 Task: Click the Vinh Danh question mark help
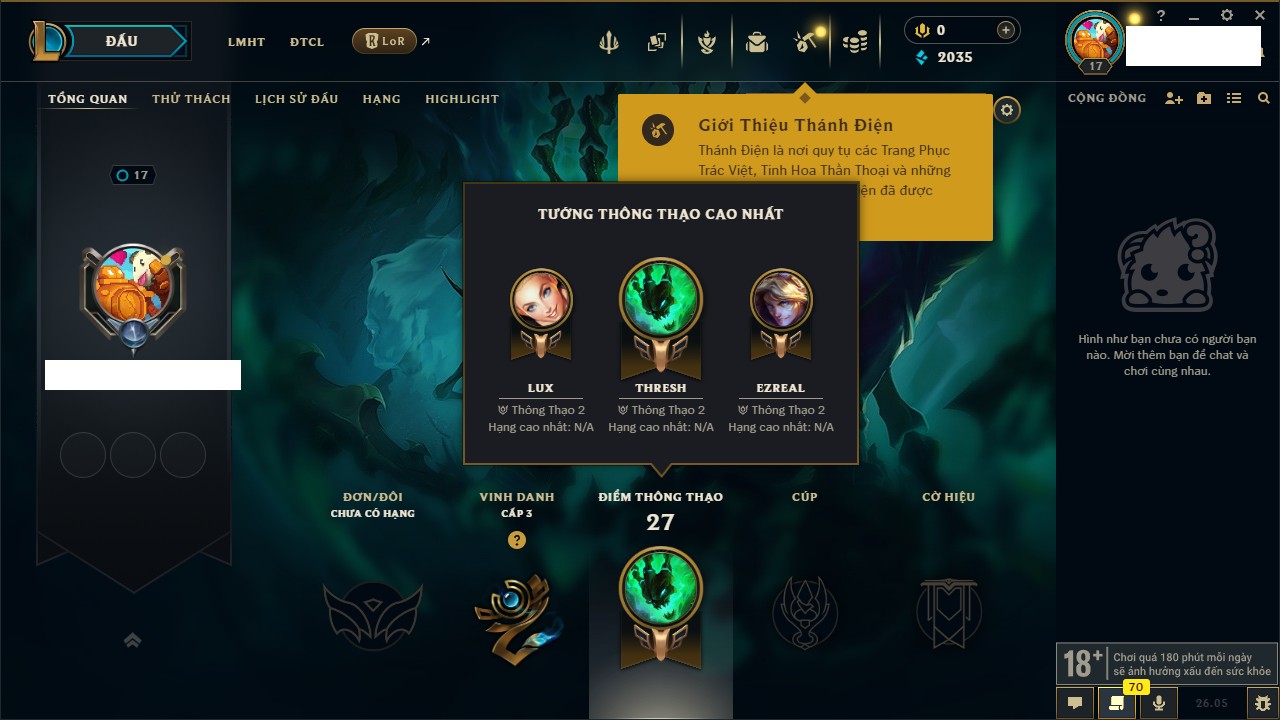coord(516,540)
